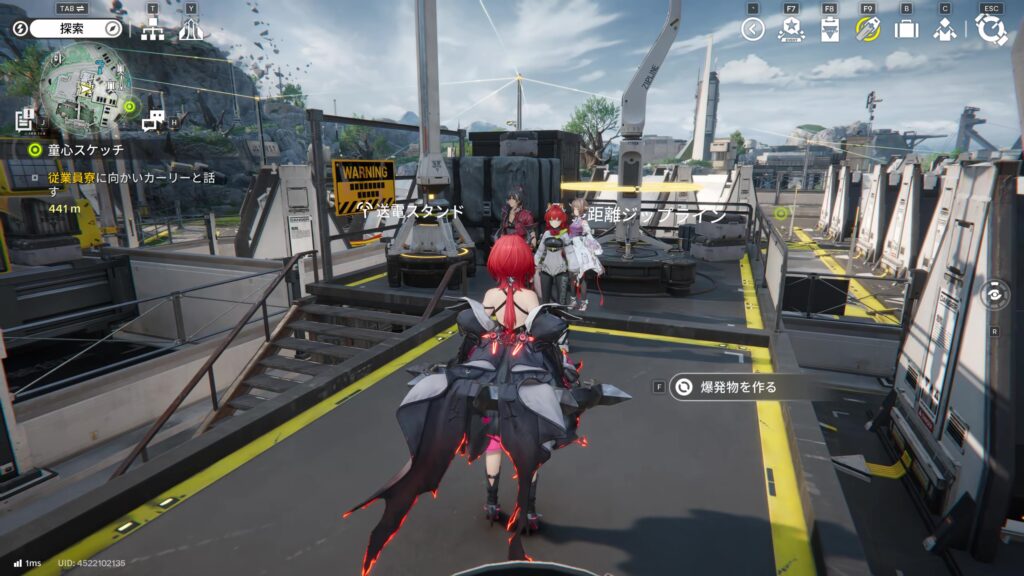This screenshot has height=576, width=1024.
Task: Open the diamond character icon
Action: pos(945,30)
